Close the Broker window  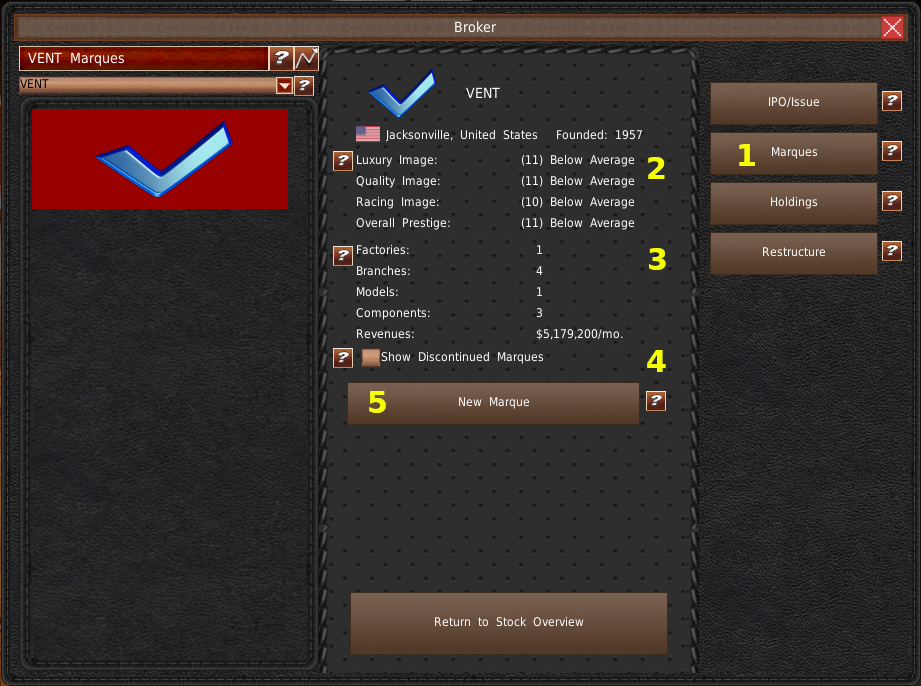click(x=892, y=27)
